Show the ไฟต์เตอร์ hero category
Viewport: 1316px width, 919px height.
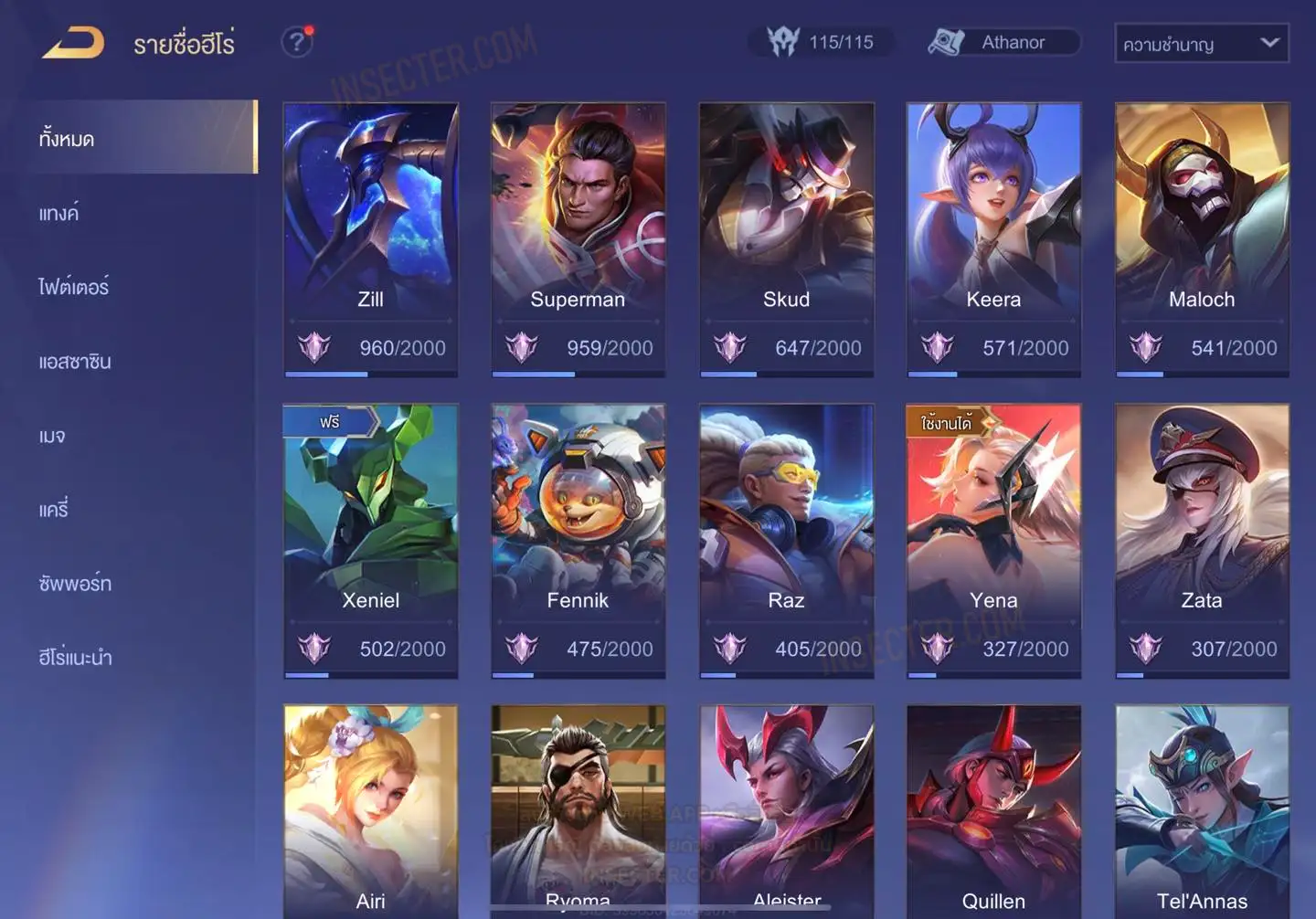[x=74, y=288]
